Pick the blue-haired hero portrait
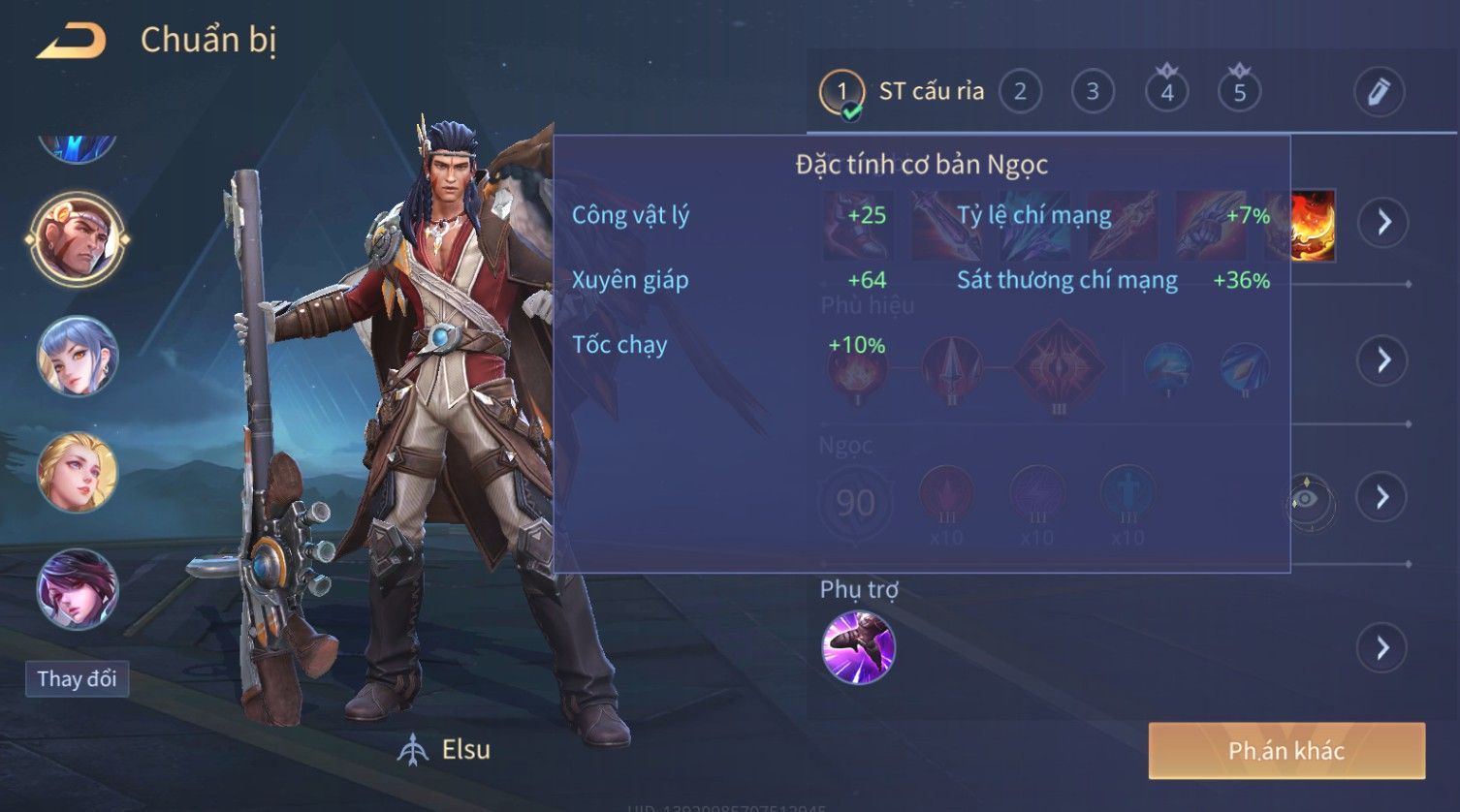 pyautogui.click(x=78, y=356)
